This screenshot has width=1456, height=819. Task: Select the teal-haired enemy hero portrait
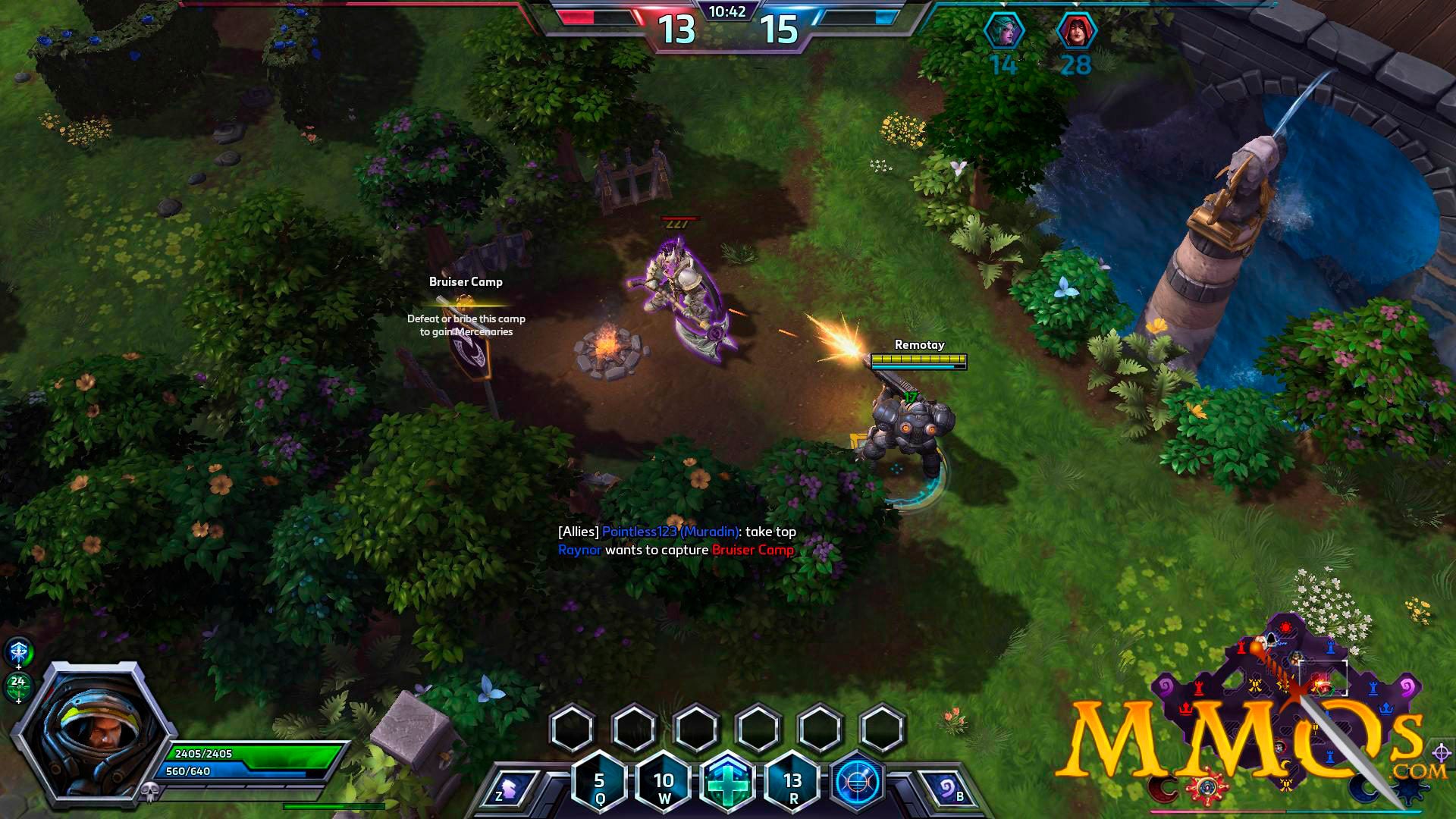pos(1003,32)
